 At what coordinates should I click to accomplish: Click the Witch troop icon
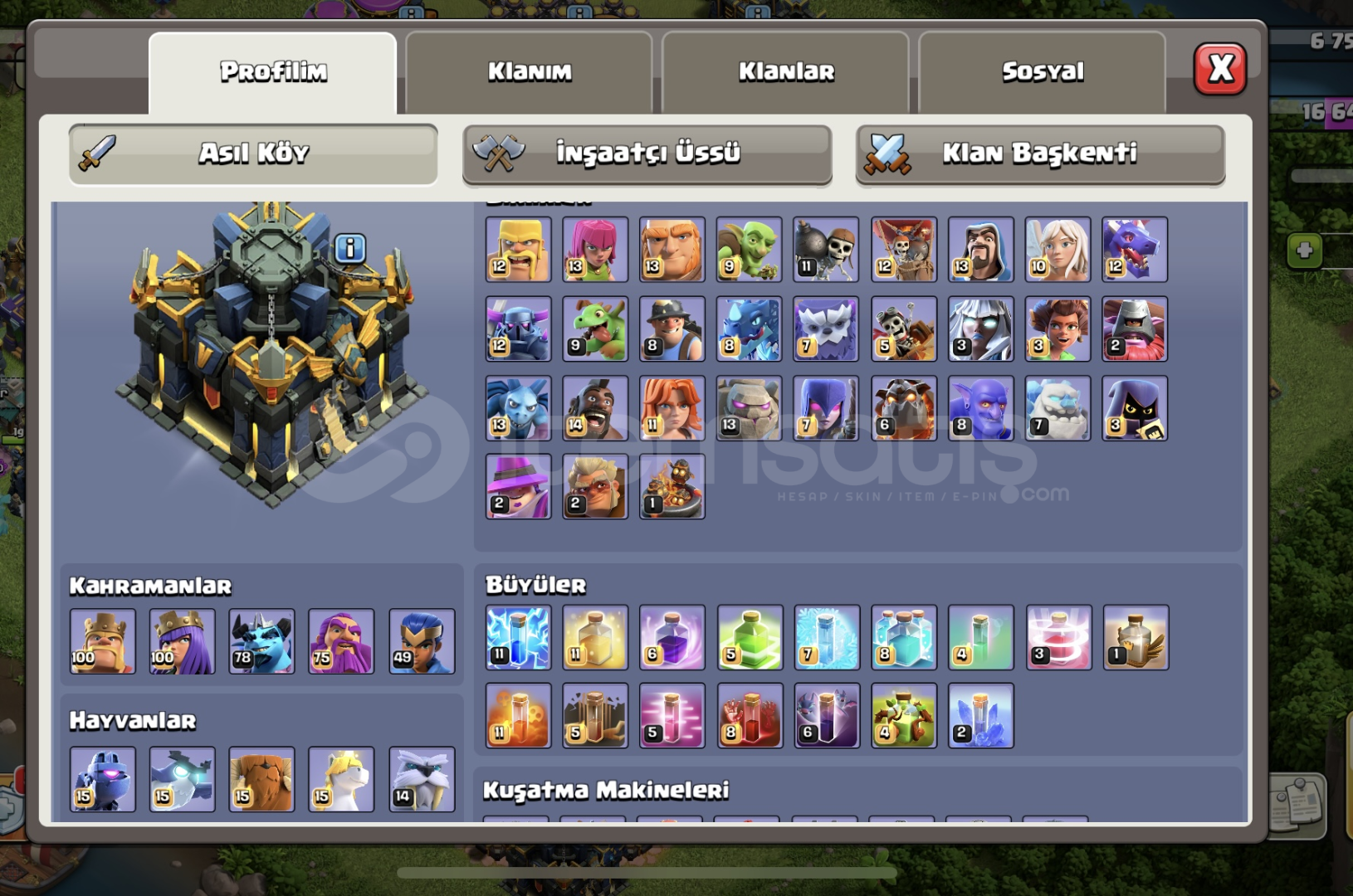825,407
